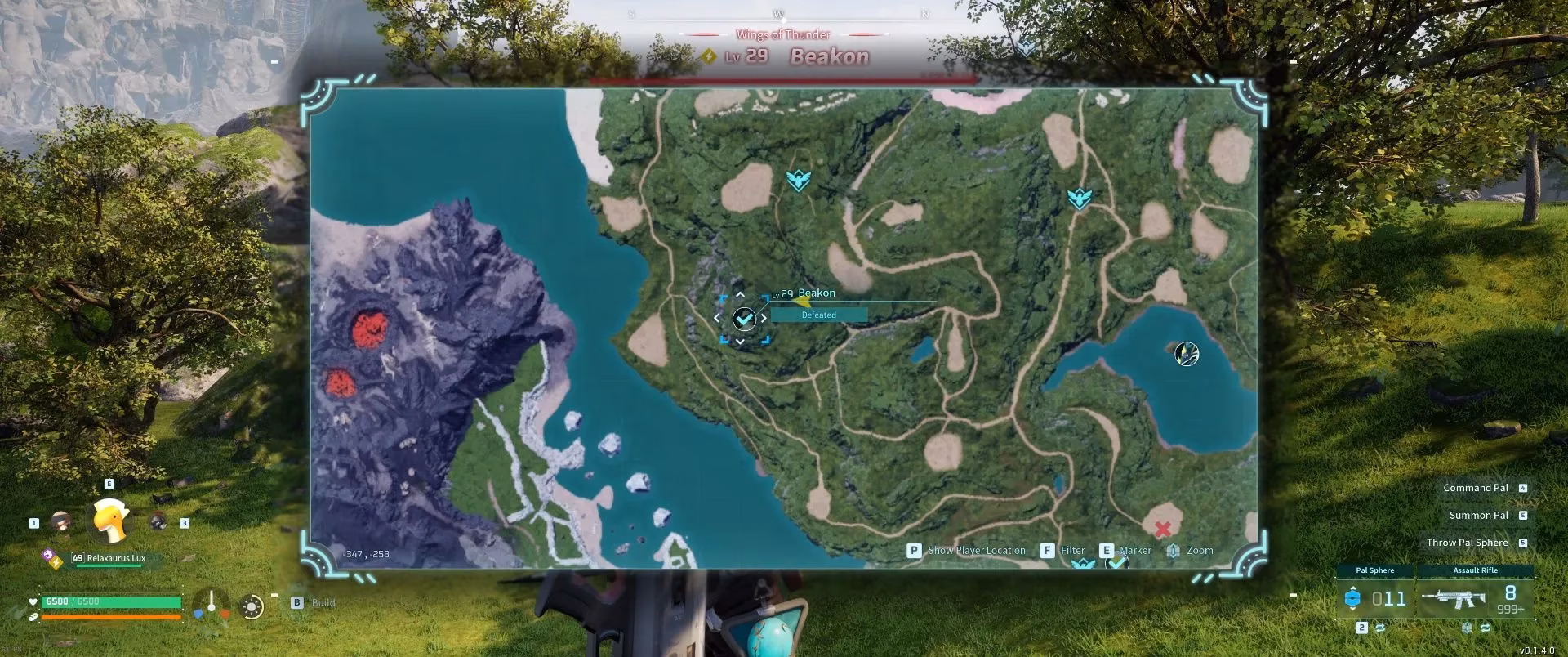Select the fast travel marker north of the lake
This screenshot has width=1568, height=657.
1080,199
